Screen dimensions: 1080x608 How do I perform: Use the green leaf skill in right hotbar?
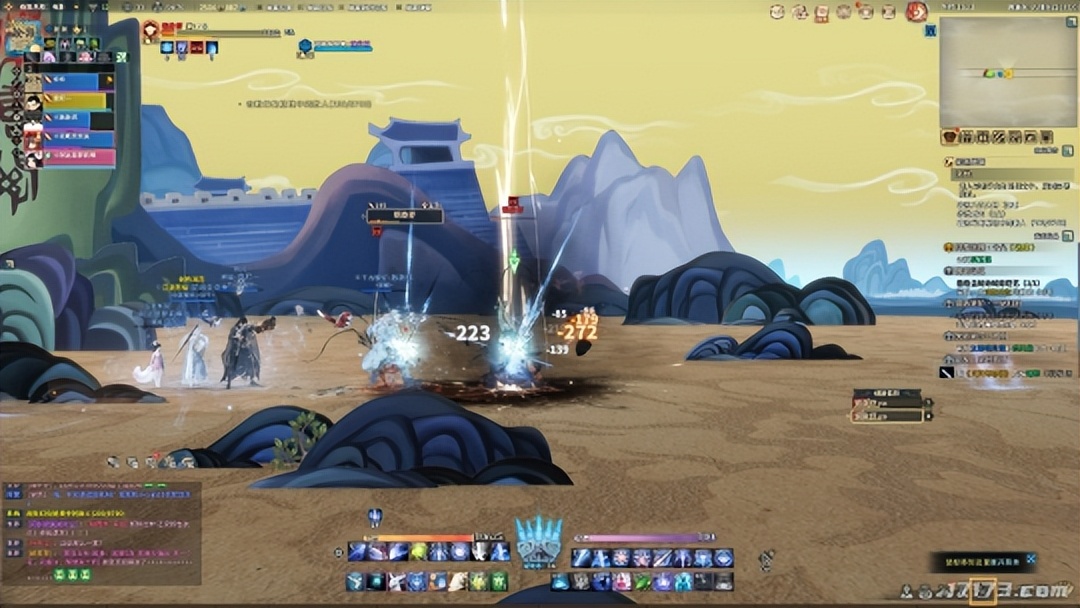(x=640, y=582)
